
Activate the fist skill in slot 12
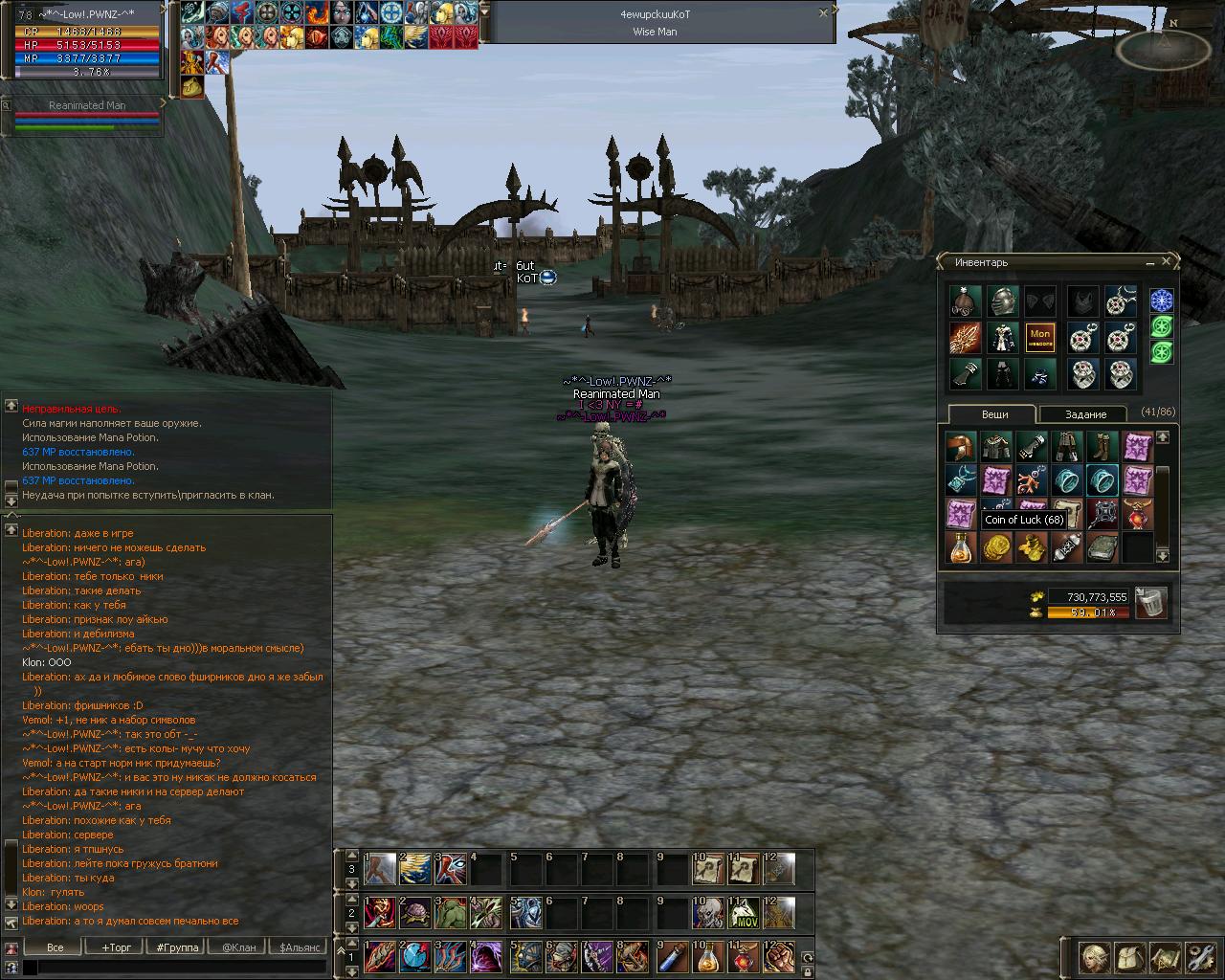click(x=780, y=955)
